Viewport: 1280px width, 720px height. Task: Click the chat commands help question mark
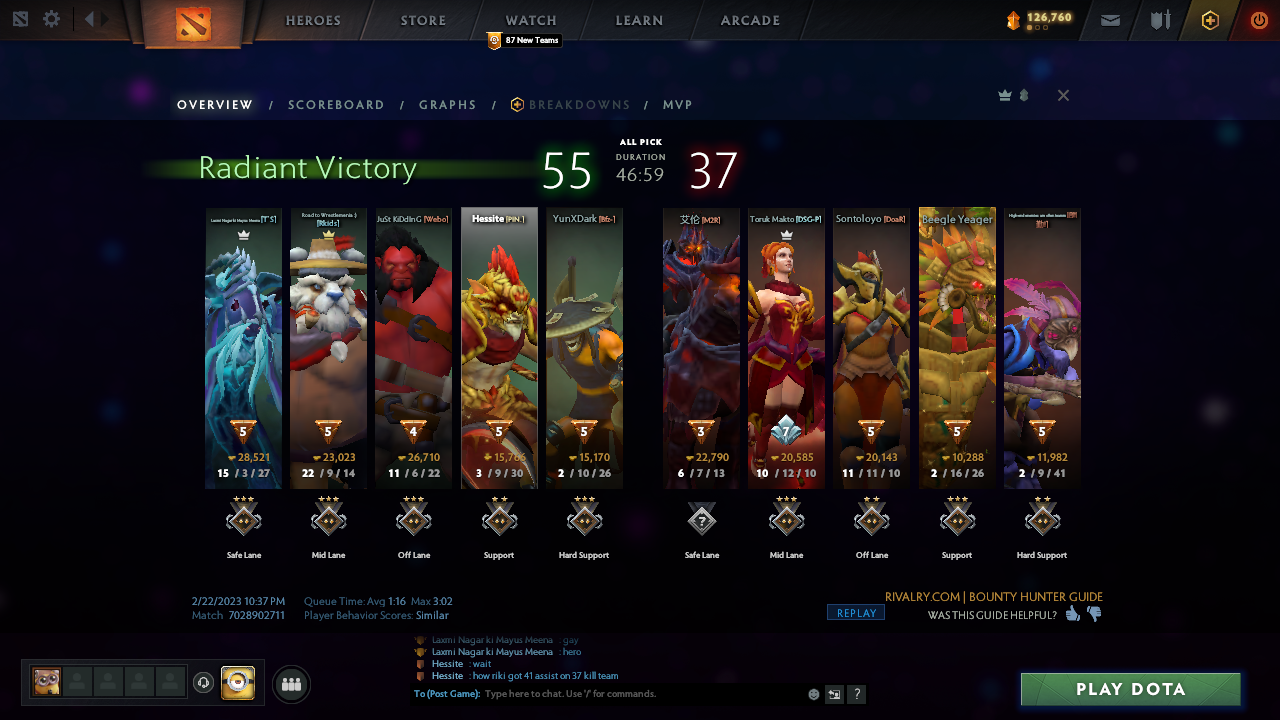[x=857, y=693]
